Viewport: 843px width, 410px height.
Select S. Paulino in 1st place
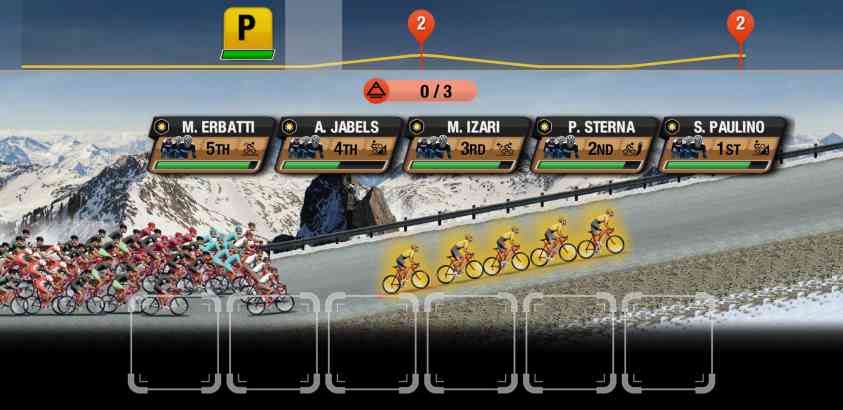[722, 145]
